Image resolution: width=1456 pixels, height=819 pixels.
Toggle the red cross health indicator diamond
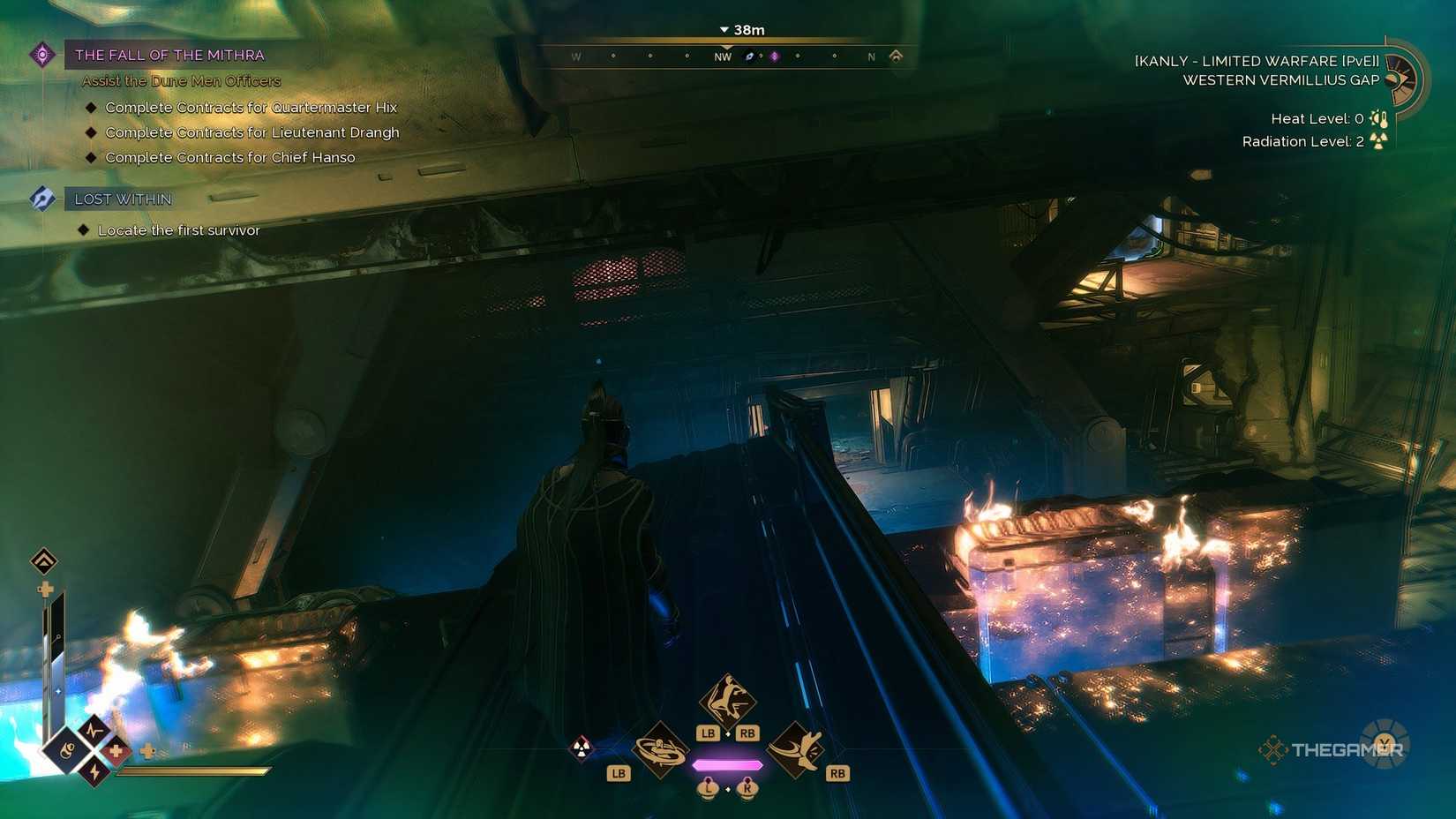coord(116,751)
